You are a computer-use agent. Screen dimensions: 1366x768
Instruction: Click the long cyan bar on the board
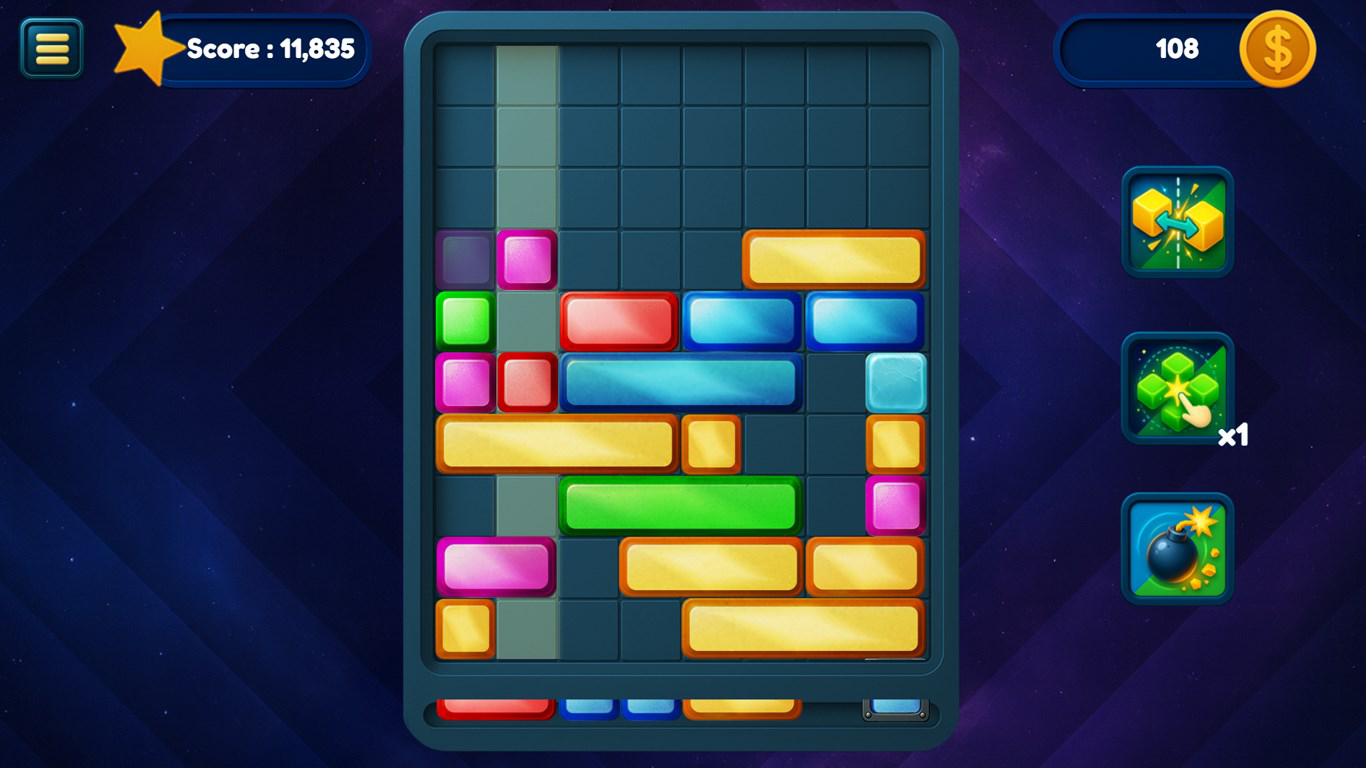pos(680,382)
